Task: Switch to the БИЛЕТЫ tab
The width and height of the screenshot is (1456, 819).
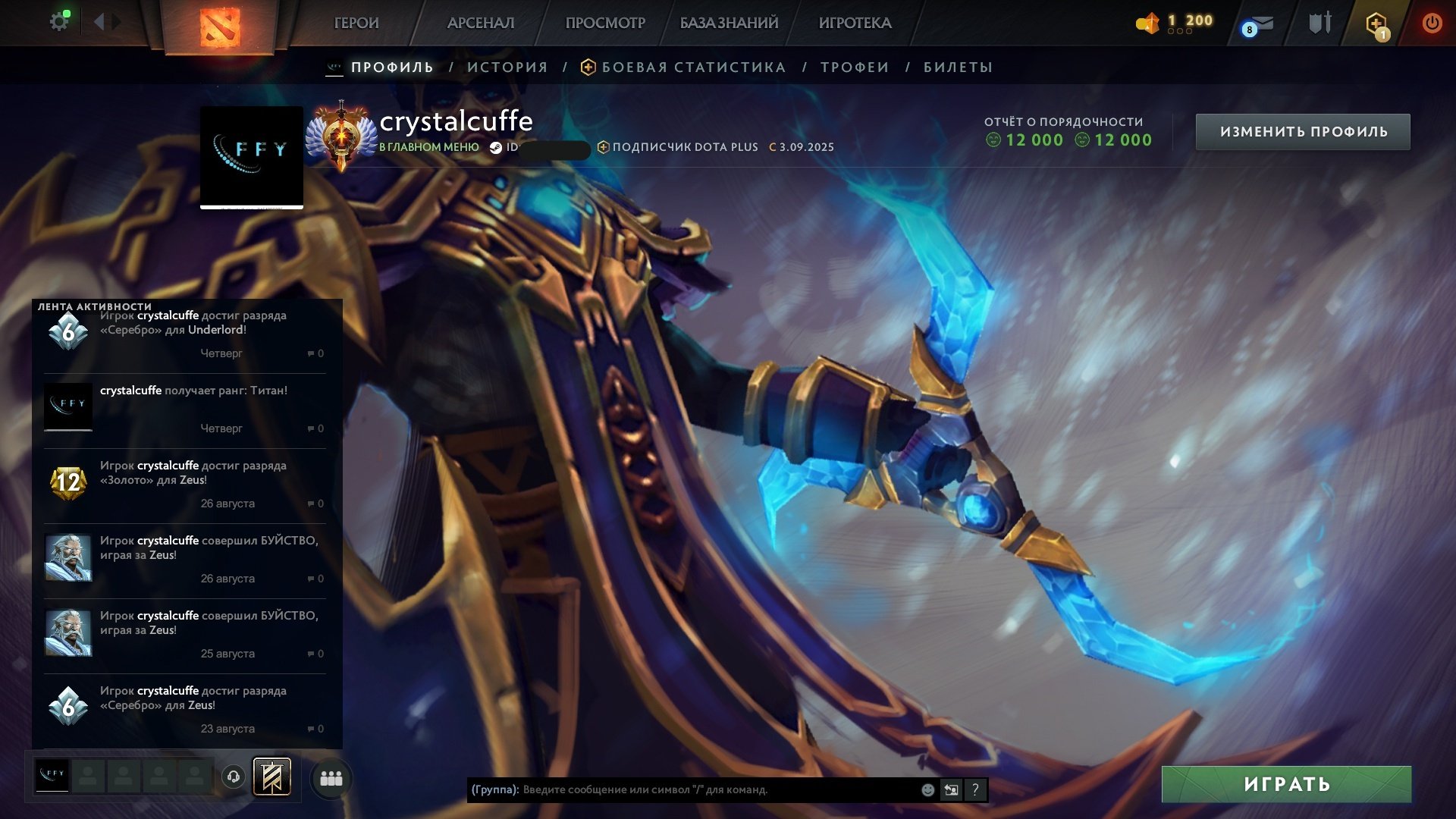Action: point(958,67)
